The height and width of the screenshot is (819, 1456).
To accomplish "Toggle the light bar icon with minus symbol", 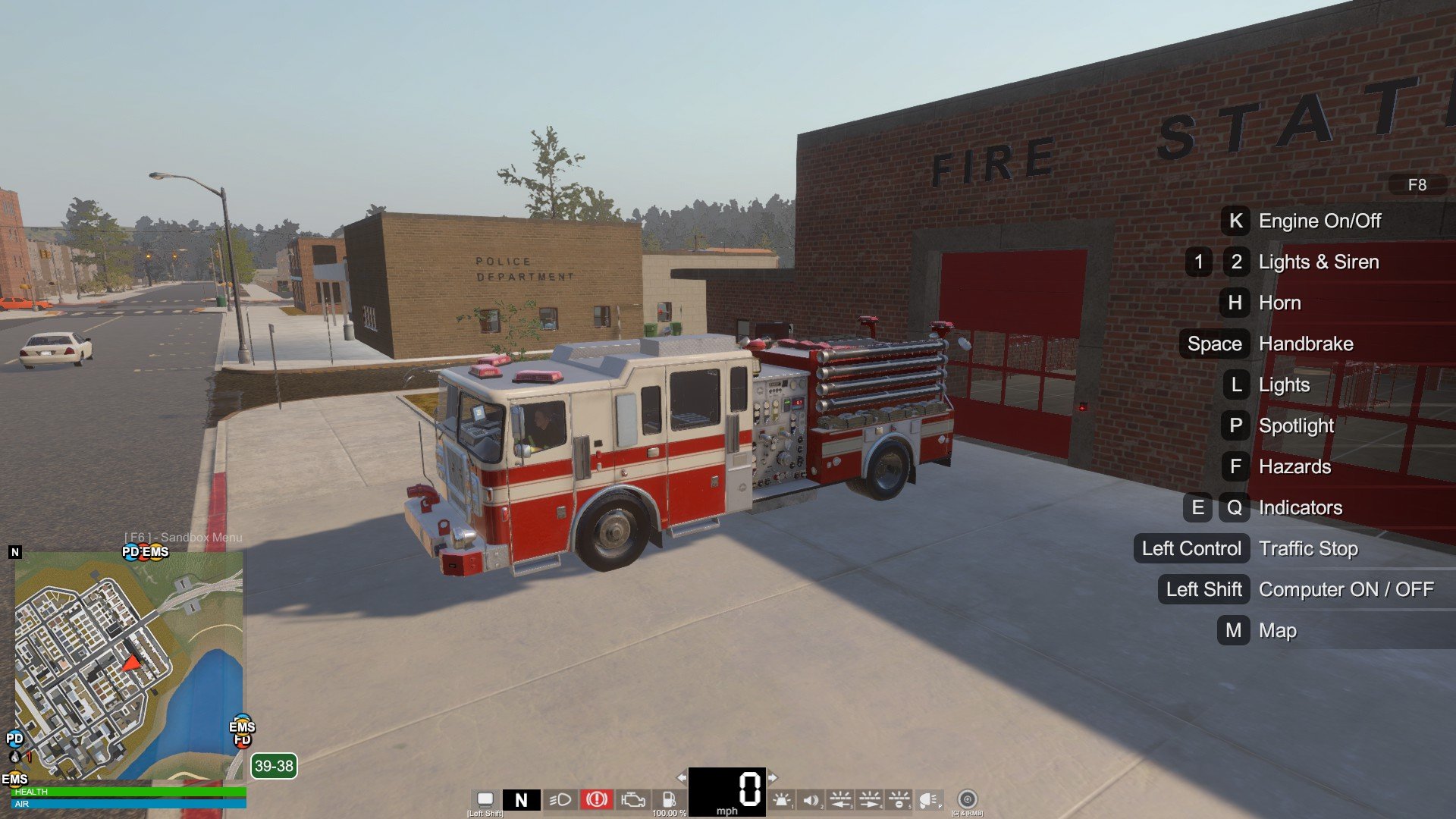I will coord(899,799).
